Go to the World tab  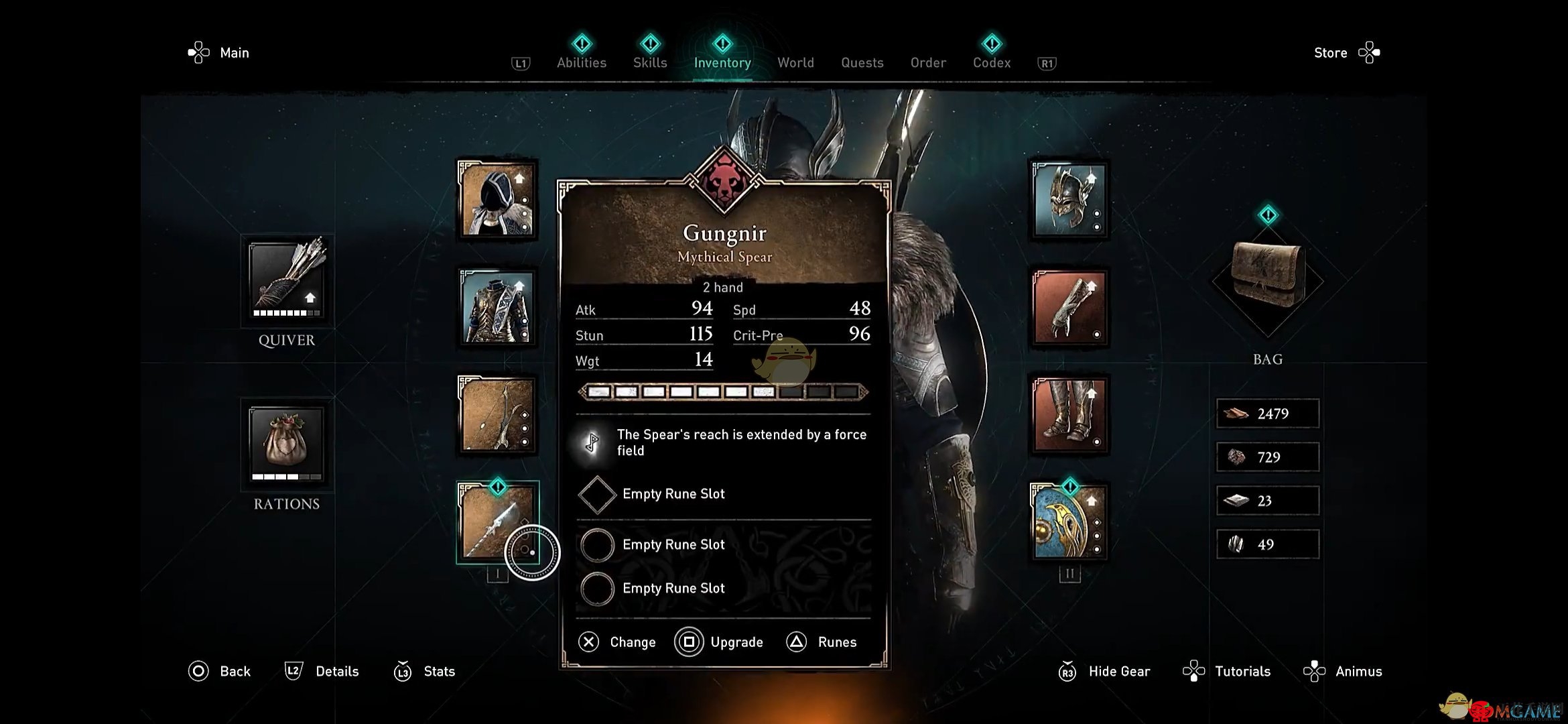(795, 62)
